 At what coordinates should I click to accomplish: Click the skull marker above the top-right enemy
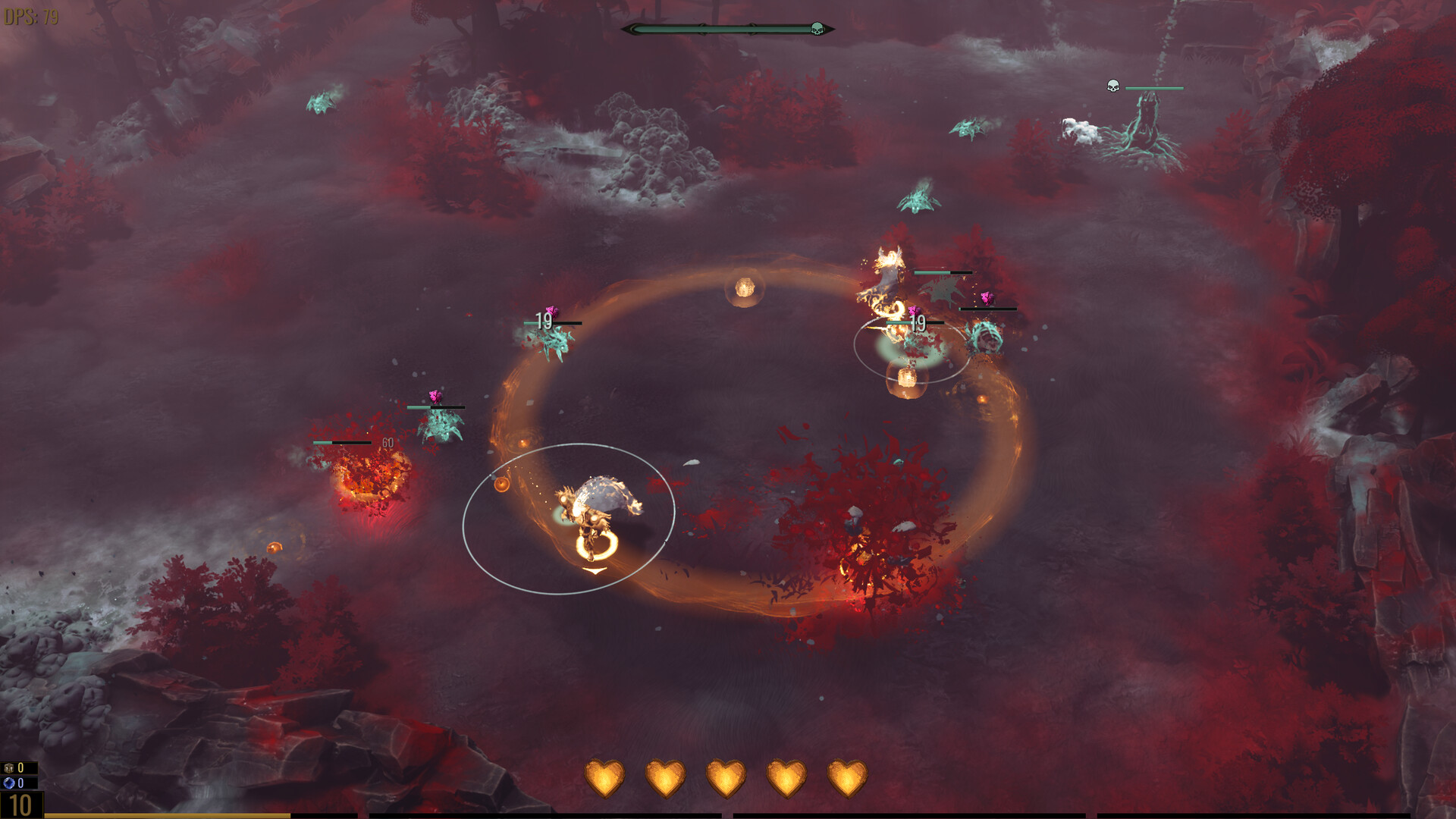click(1112, 84)
